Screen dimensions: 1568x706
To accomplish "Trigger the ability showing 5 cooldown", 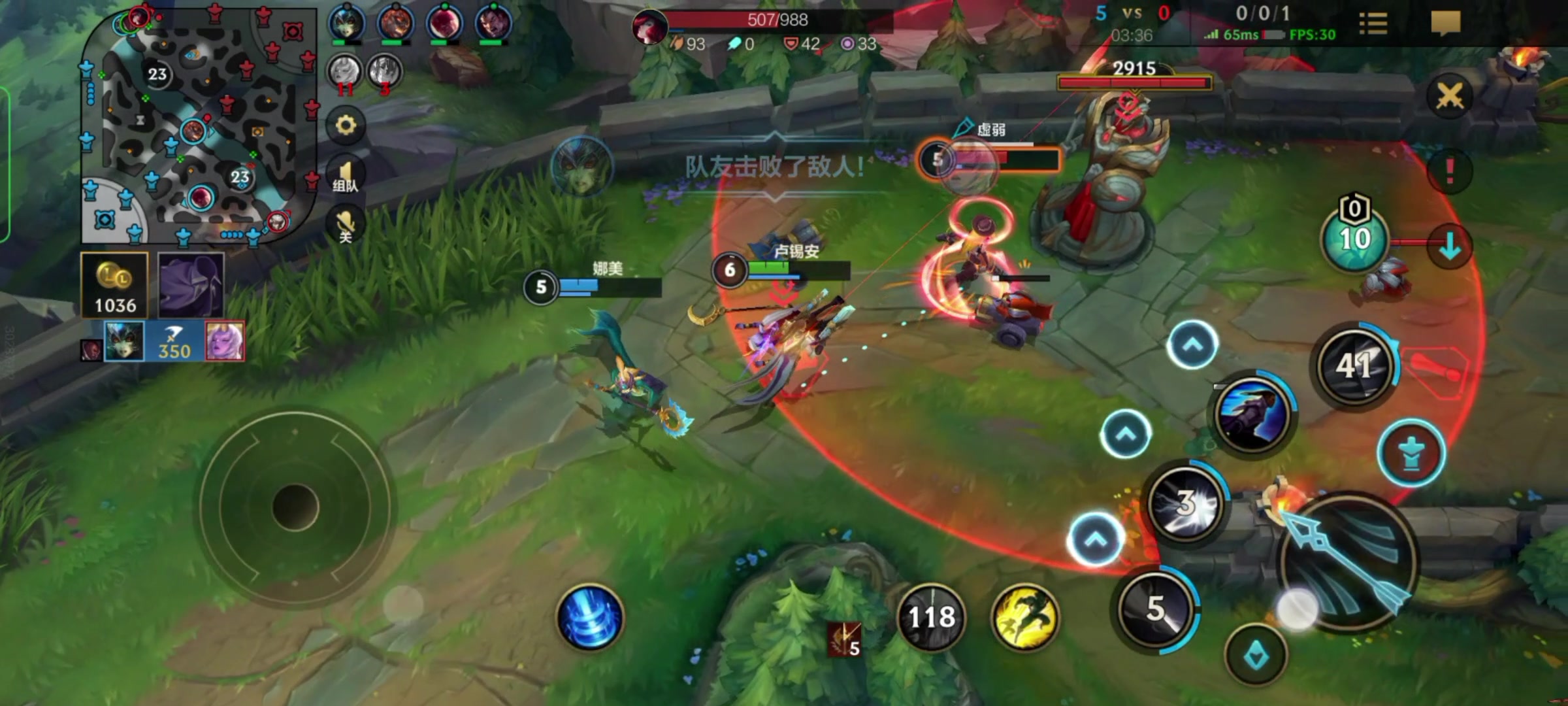I will (1156, 608).
